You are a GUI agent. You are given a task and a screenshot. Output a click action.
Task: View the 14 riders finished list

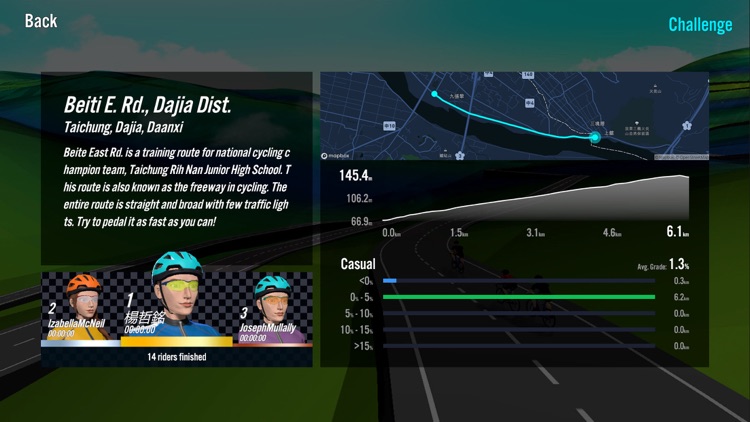click(176, 357)
